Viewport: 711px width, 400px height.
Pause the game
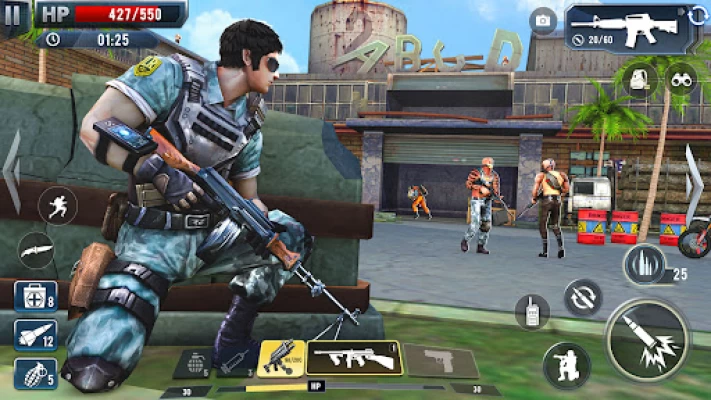coord(14,17)
